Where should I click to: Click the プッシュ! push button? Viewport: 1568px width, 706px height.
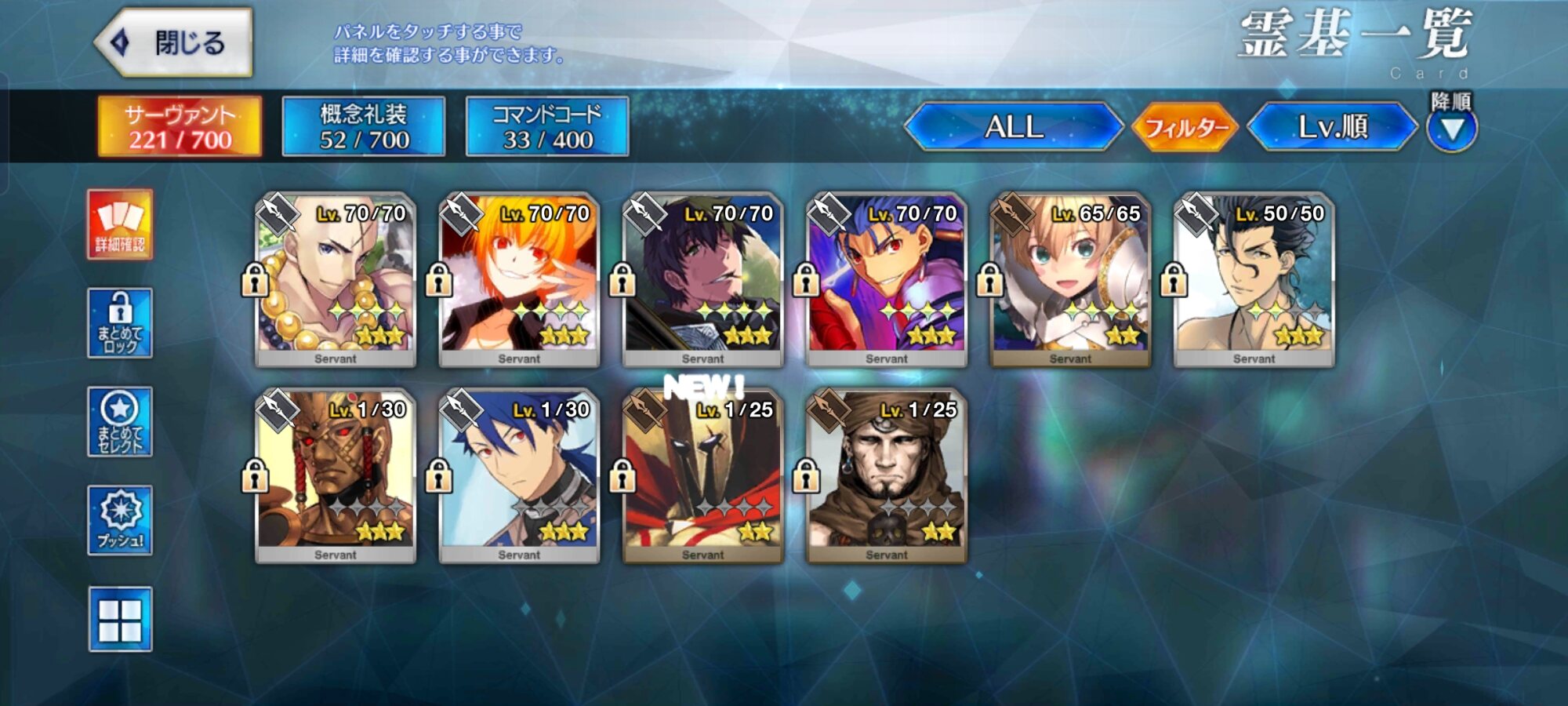coord(120,520)
